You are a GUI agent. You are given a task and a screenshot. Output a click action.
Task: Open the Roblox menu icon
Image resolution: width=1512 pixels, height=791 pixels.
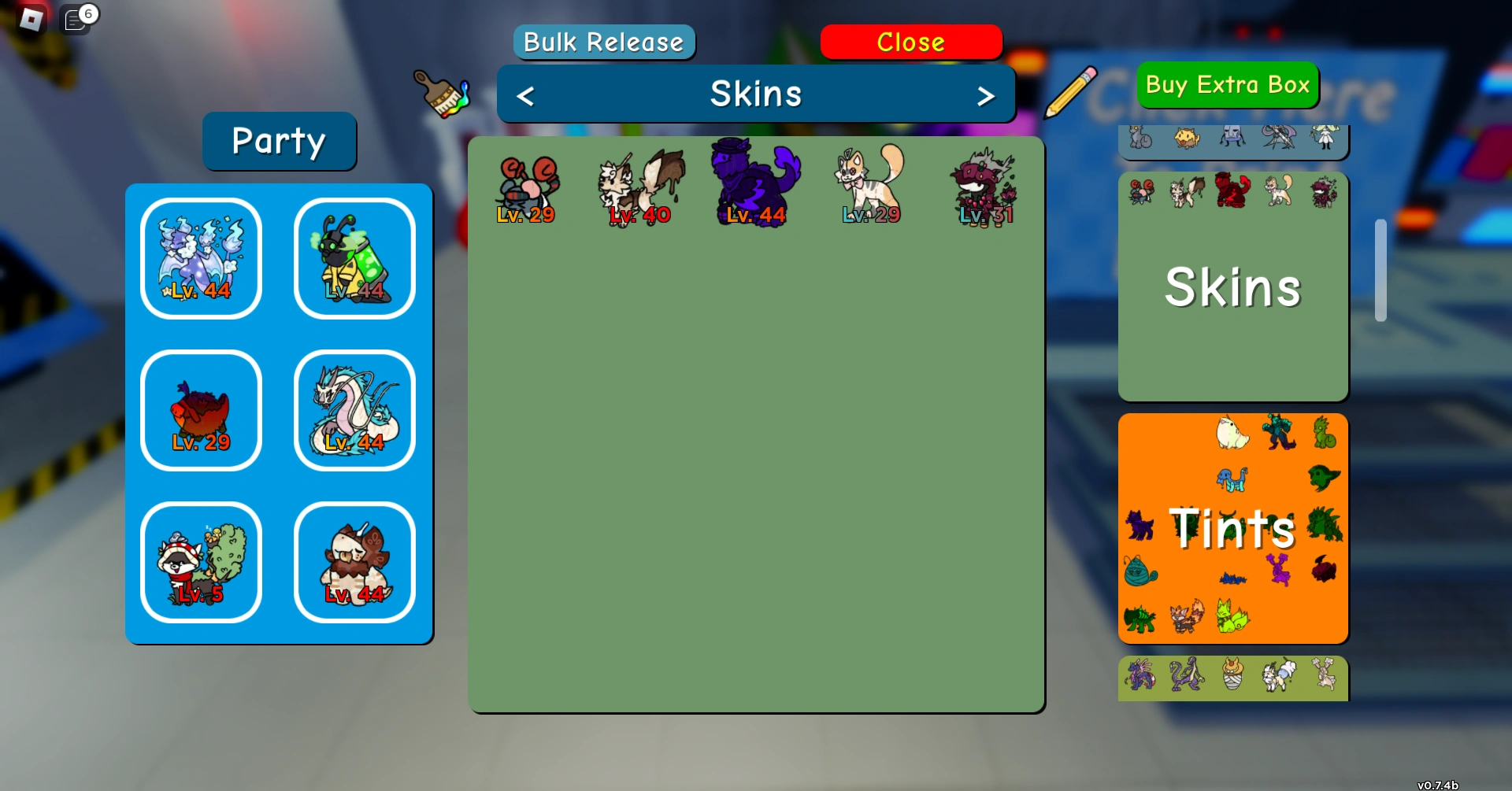(x=31, y=19)
